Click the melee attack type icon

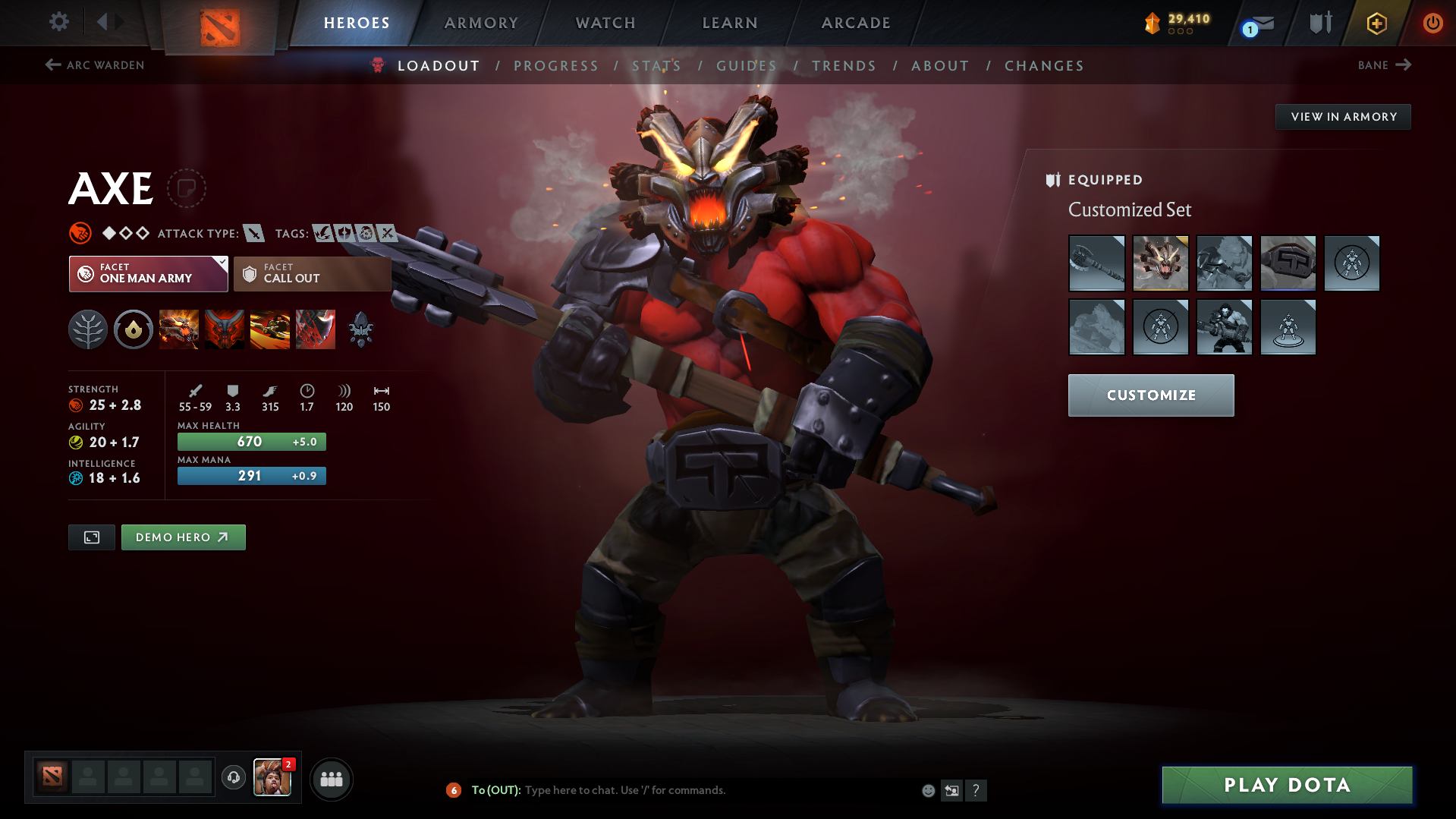253,233
